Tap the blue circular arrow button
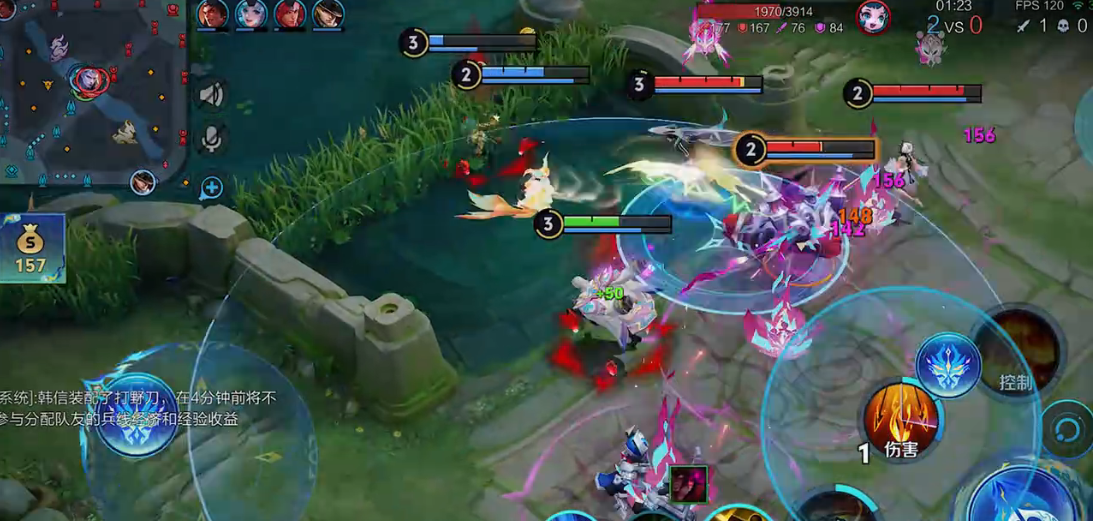Image resolution: width=1093 pixels, height=521 pixels. [1065, 429]
